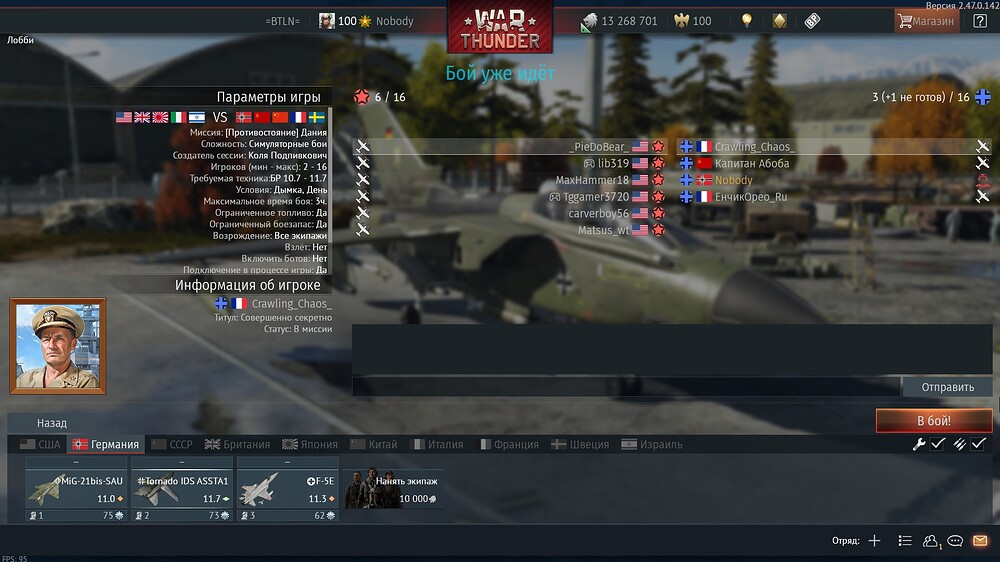The width and height of the screenshot is (1000, 562).
Task: Select the MiG-21bis-SAU aircraft slot
Action: (x=76, y=489)
